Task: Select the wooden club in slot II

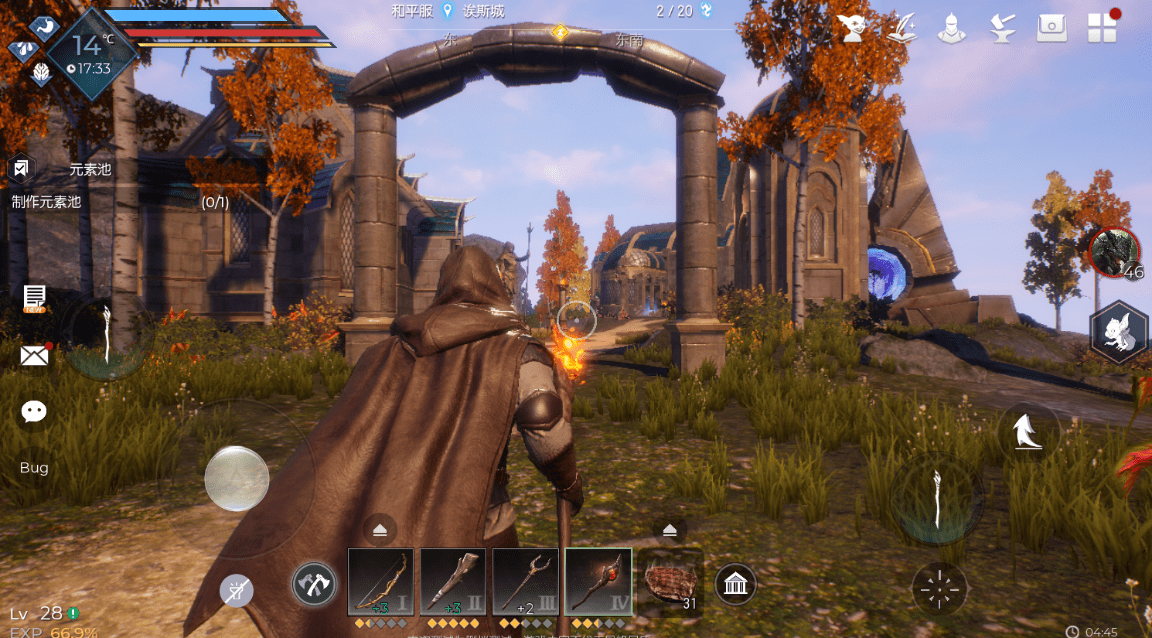Action: pyautogui.click(x=453, y=582)
